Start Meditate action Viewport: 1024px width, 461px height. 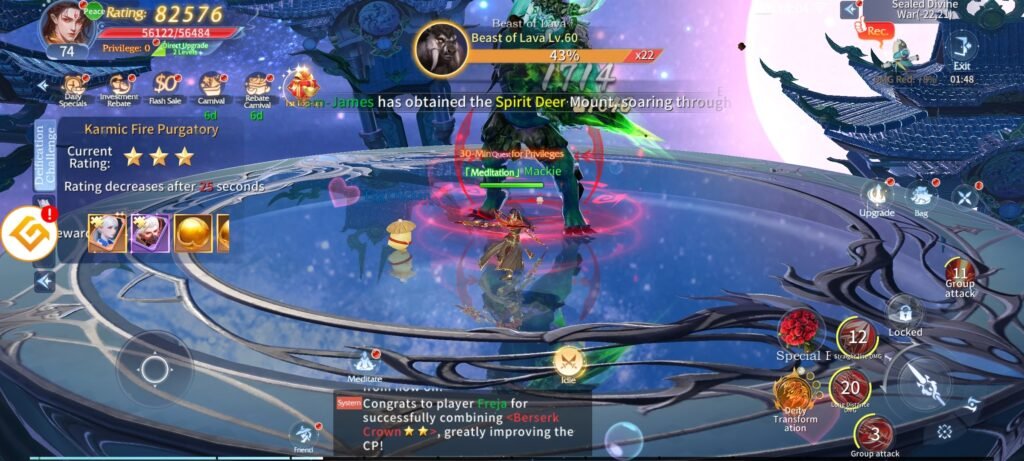pyautogui.click(x=365, y=364)
